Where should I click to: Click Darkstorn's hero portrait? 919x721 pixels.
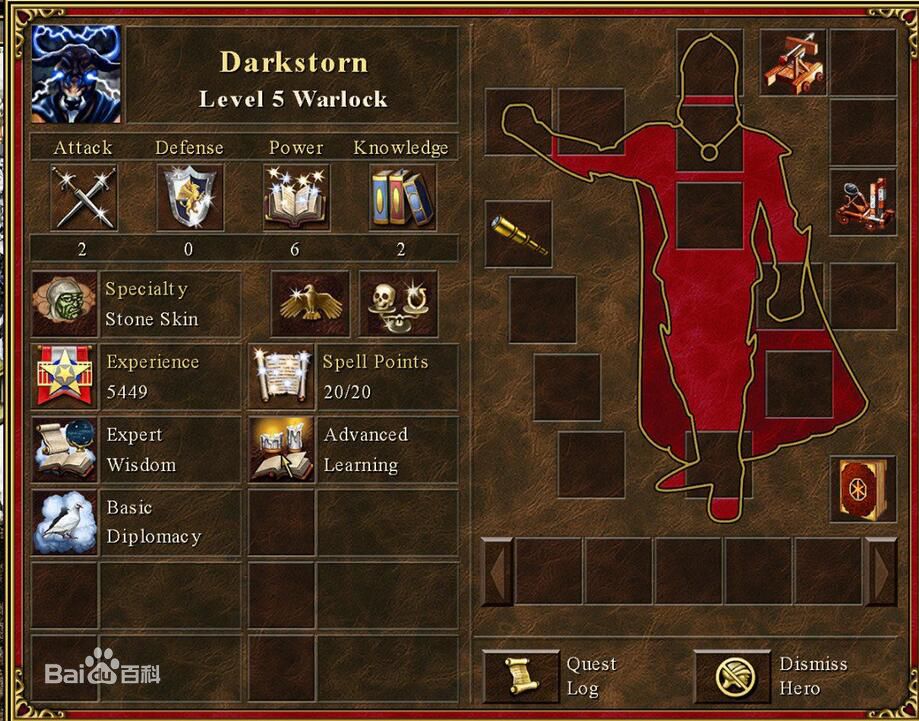(x=77, y=73)
